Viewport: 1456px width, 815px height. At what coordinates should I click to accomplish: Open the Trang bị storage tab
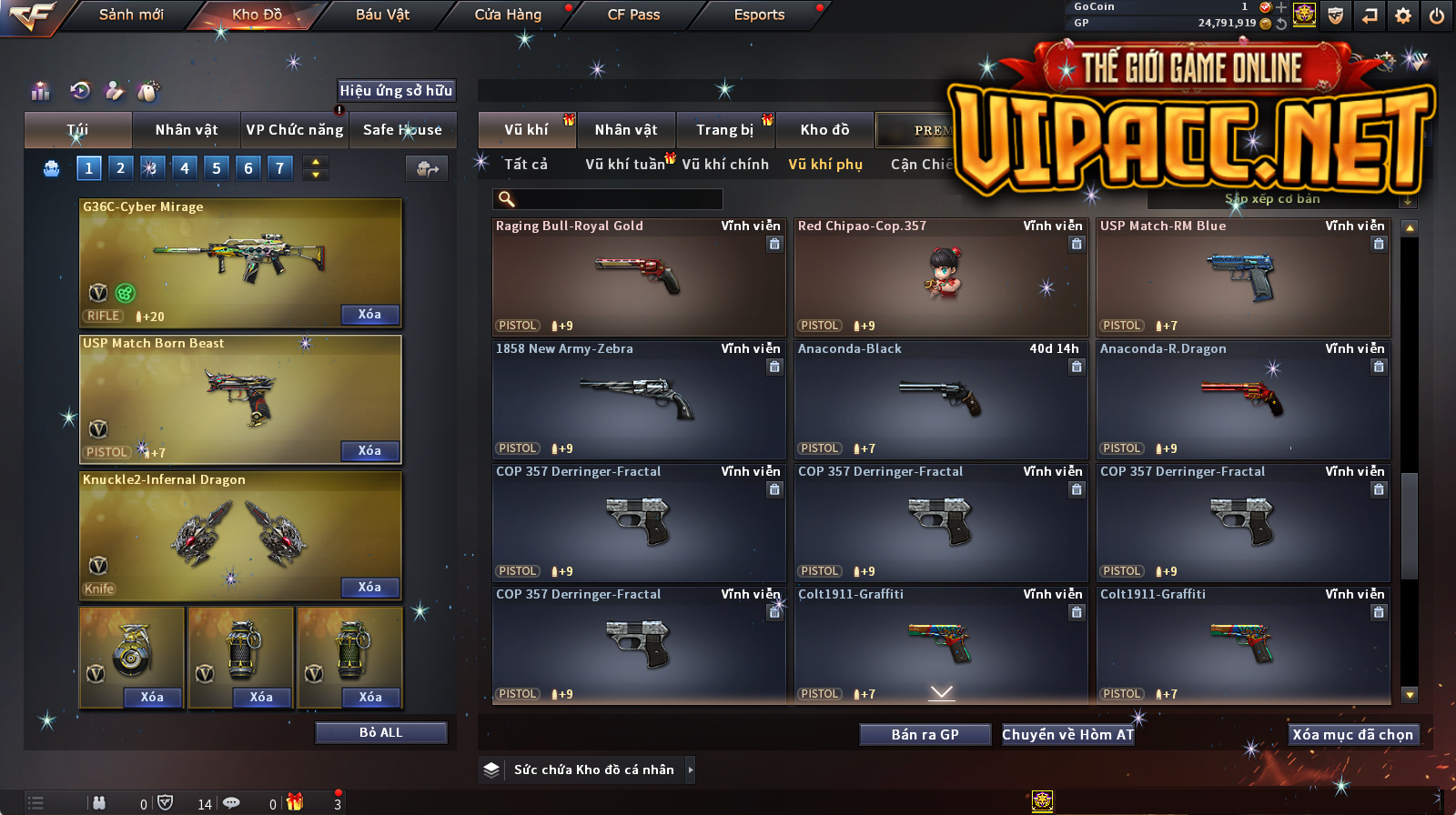coord(724,130)
